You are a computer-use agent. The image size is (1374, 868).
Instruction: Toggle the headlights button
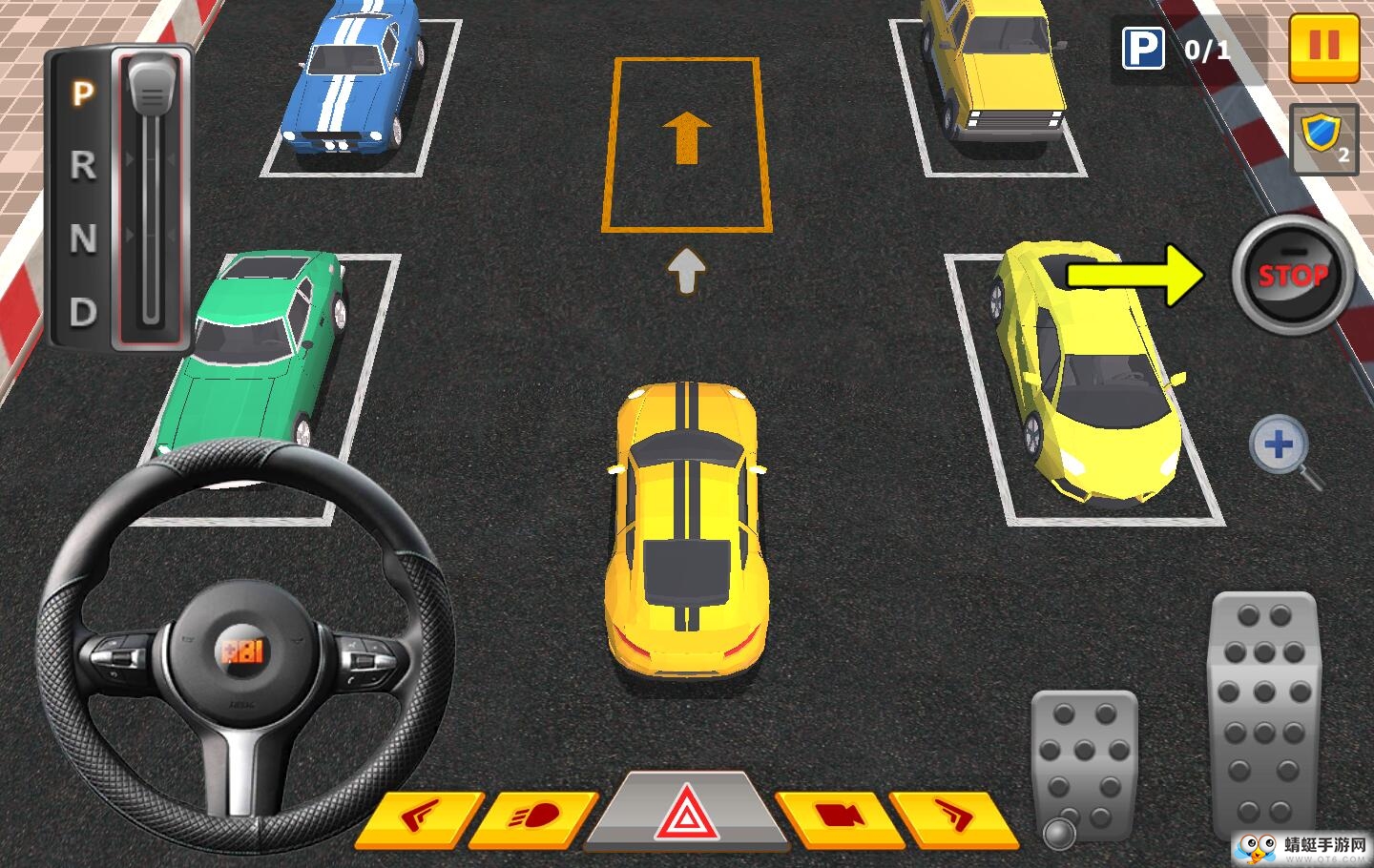coord(535,817)
